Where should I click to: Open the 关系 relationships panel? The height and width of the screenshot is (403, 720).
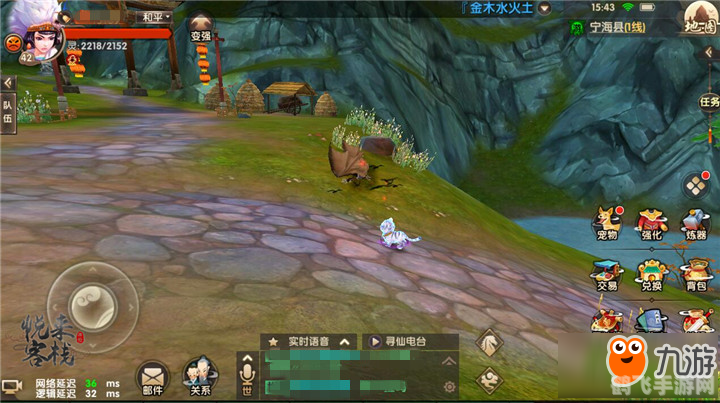tap(199, 378)
